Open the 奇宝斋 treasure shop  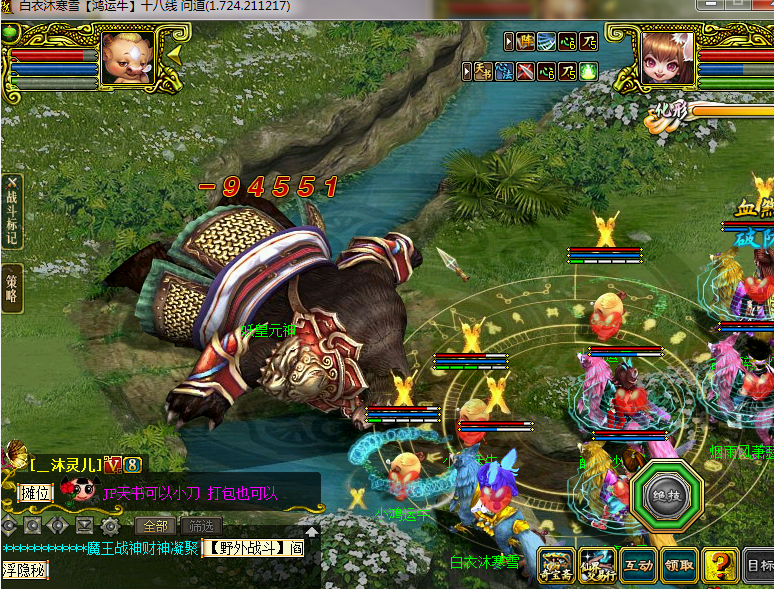pyautogui.click(x=558, y=566)
